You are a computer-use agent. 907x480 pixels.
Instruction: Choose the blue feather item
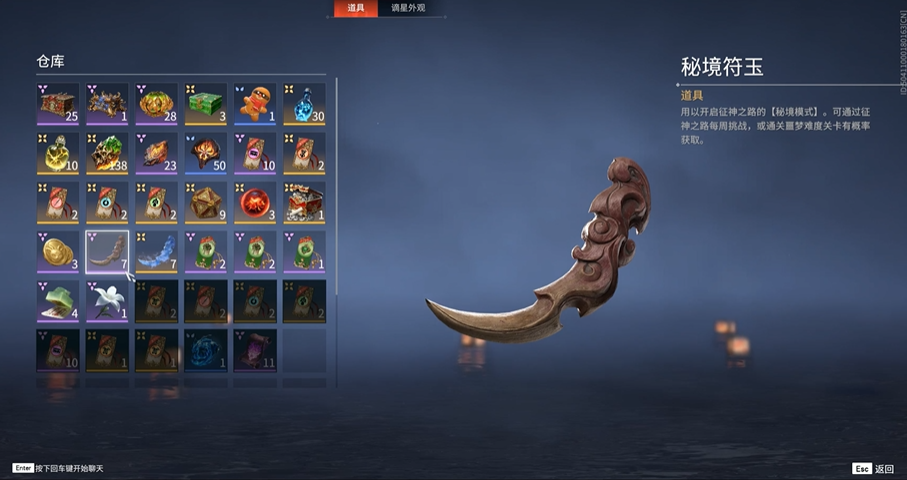(156, 251)
